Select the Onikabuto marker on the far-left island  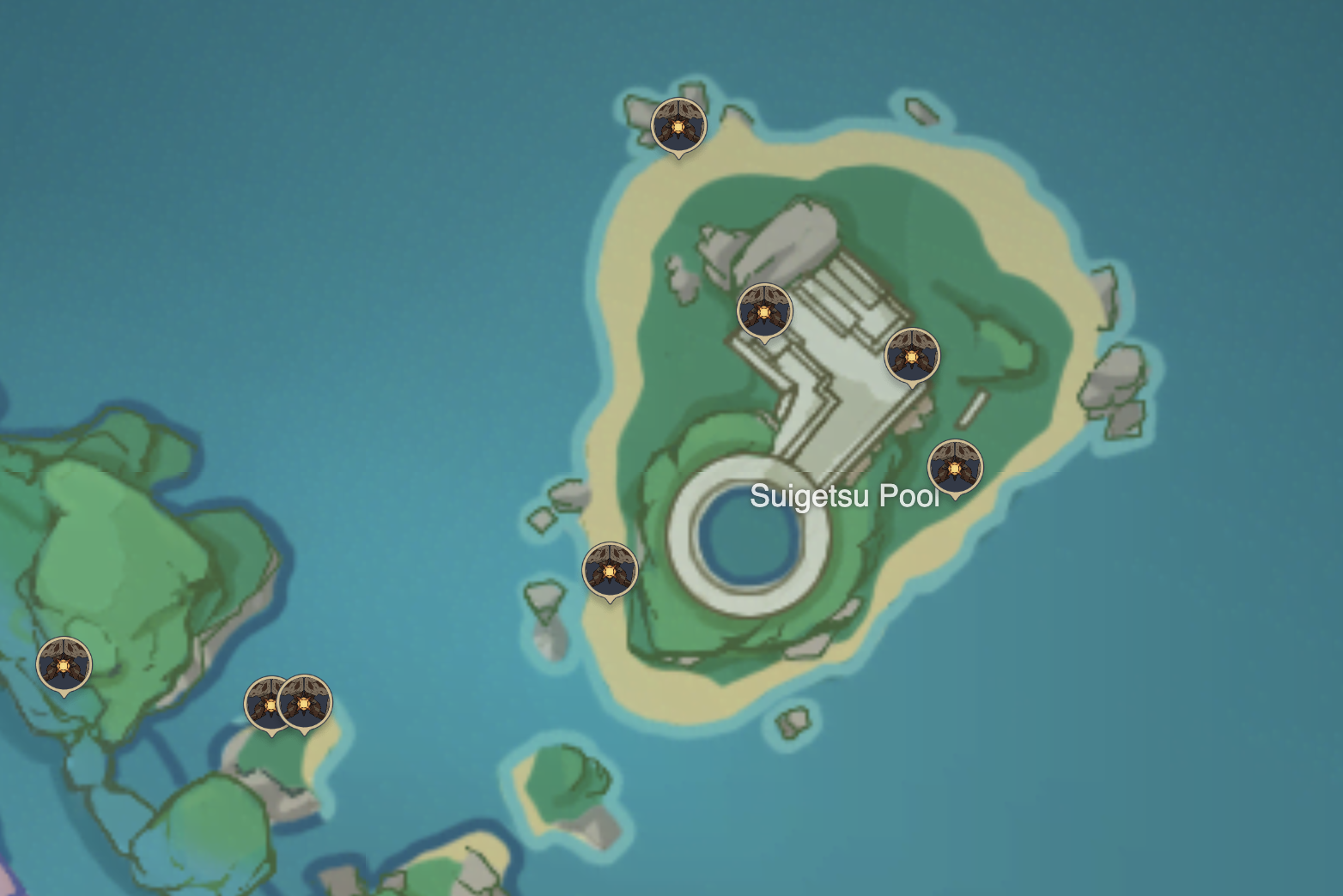(x=64, y=665)
